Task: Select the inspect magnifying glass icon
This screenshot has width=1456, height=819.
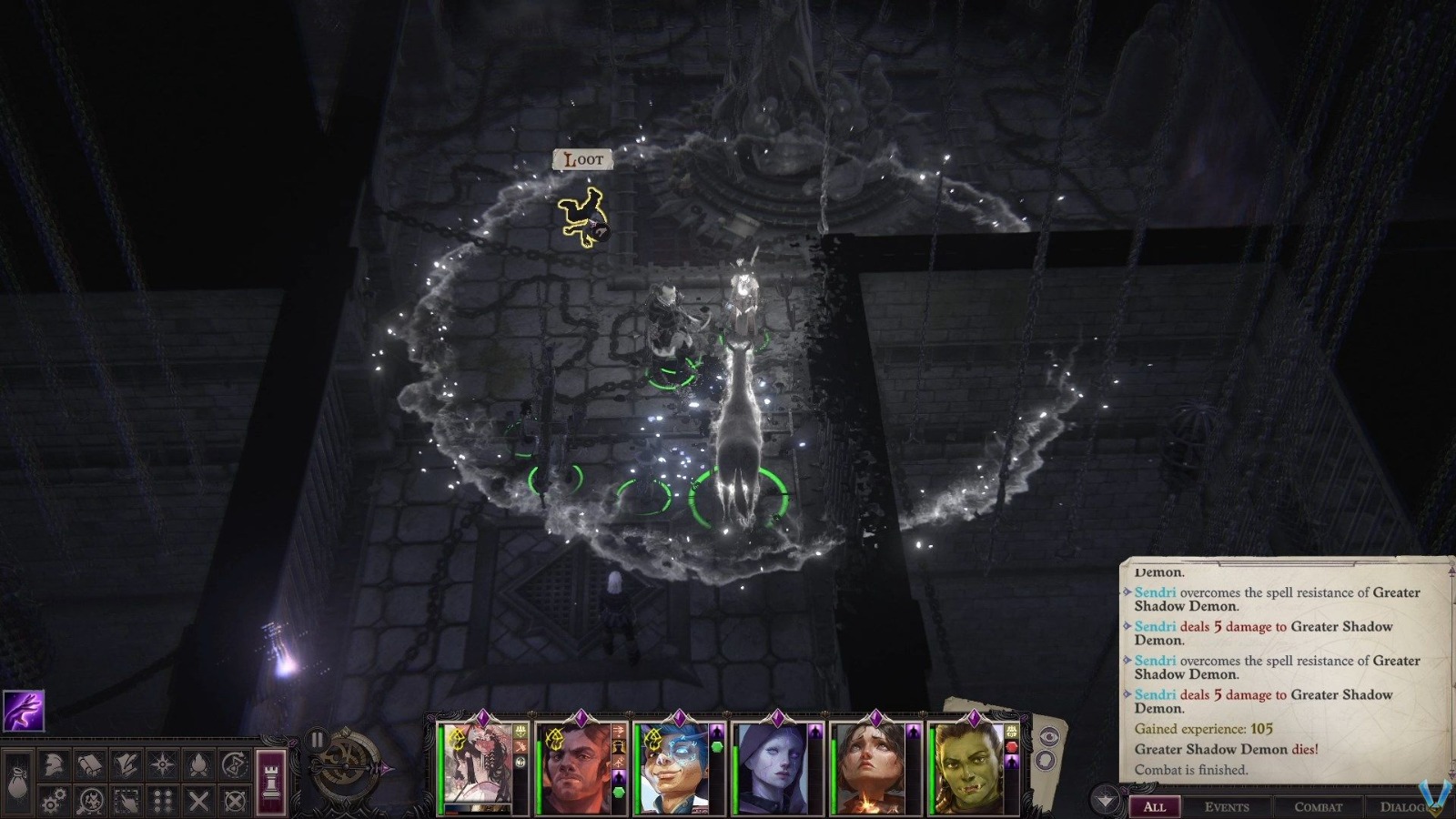Action: tap(90, 801)
